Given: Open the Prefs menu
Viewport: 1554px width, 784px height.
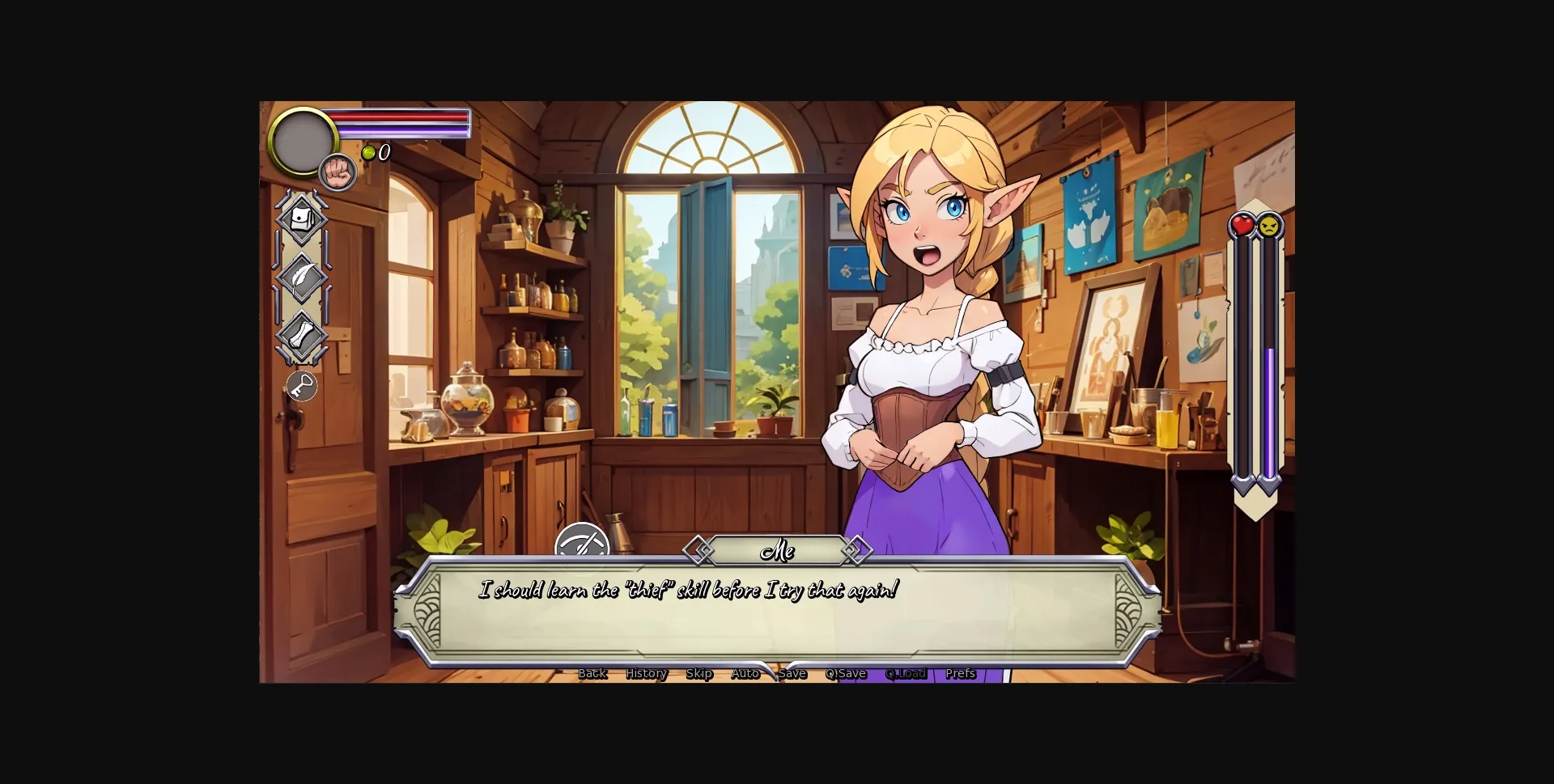Looking at the screenshot, I should coord(960,673).
